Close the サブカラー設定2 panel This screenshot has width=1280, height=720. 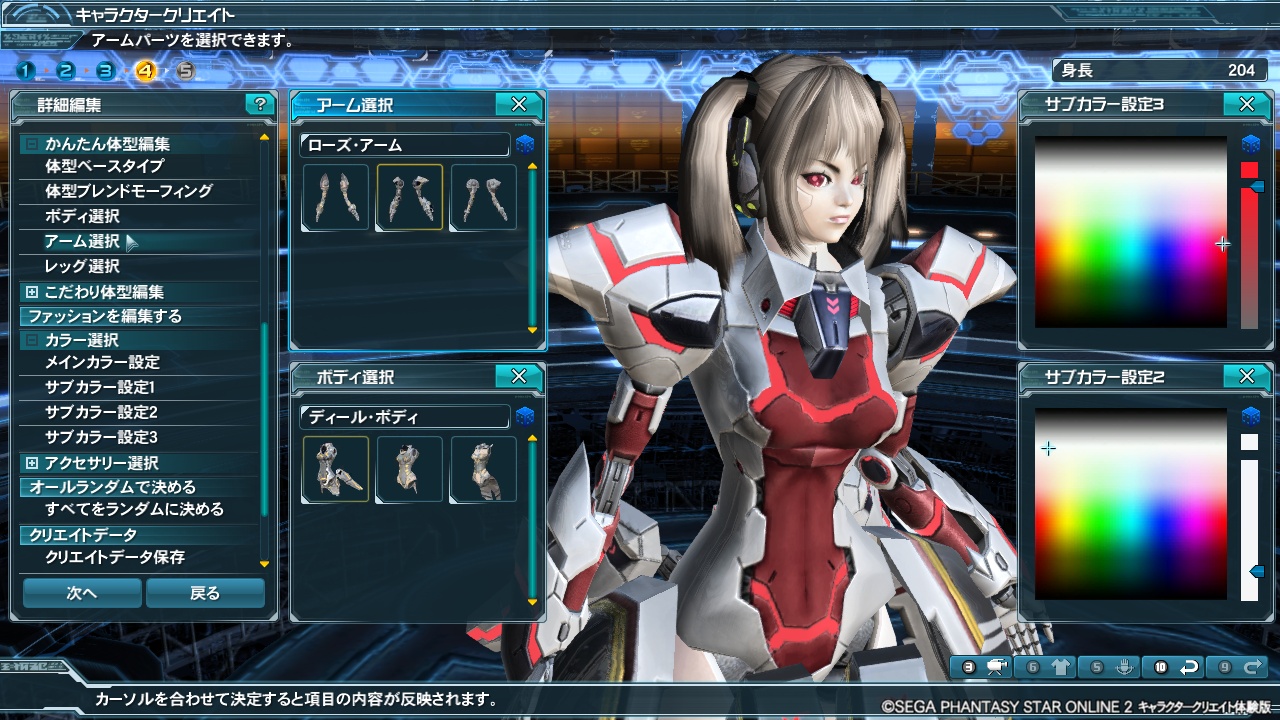(1246, 377)
